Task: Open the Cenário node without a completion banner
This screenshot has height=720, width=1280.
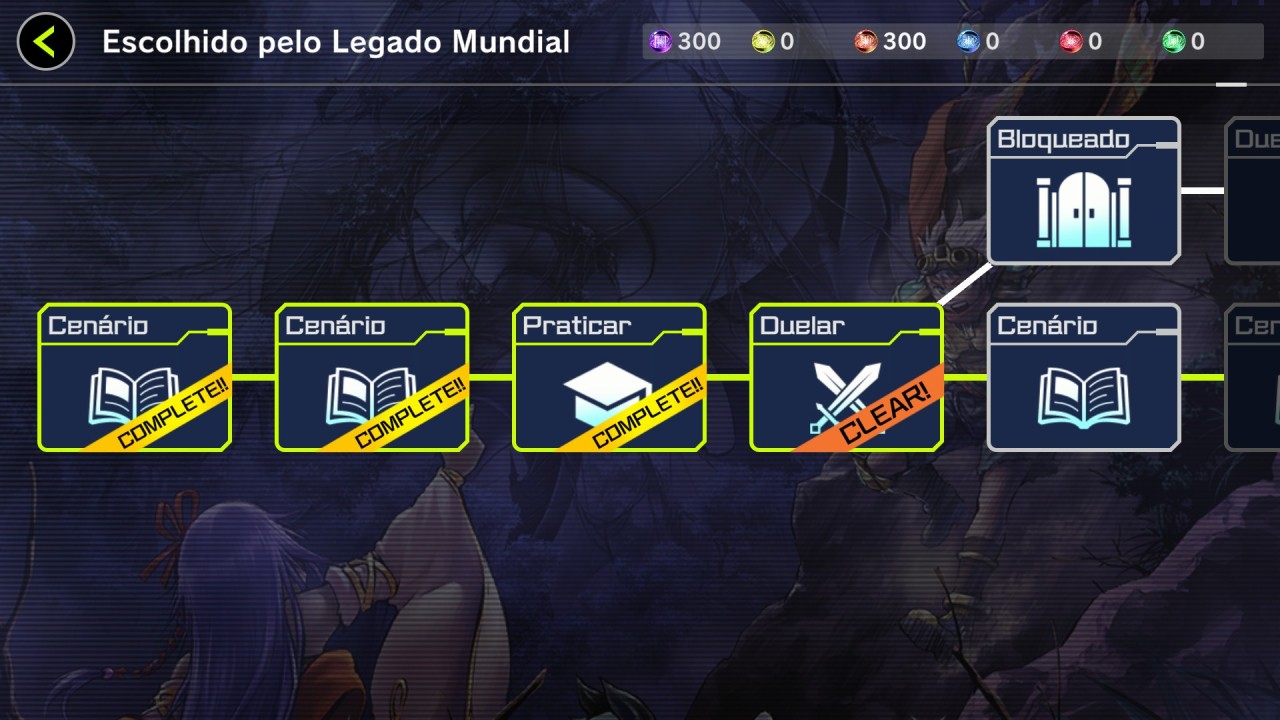Action: coord(1084,378)
